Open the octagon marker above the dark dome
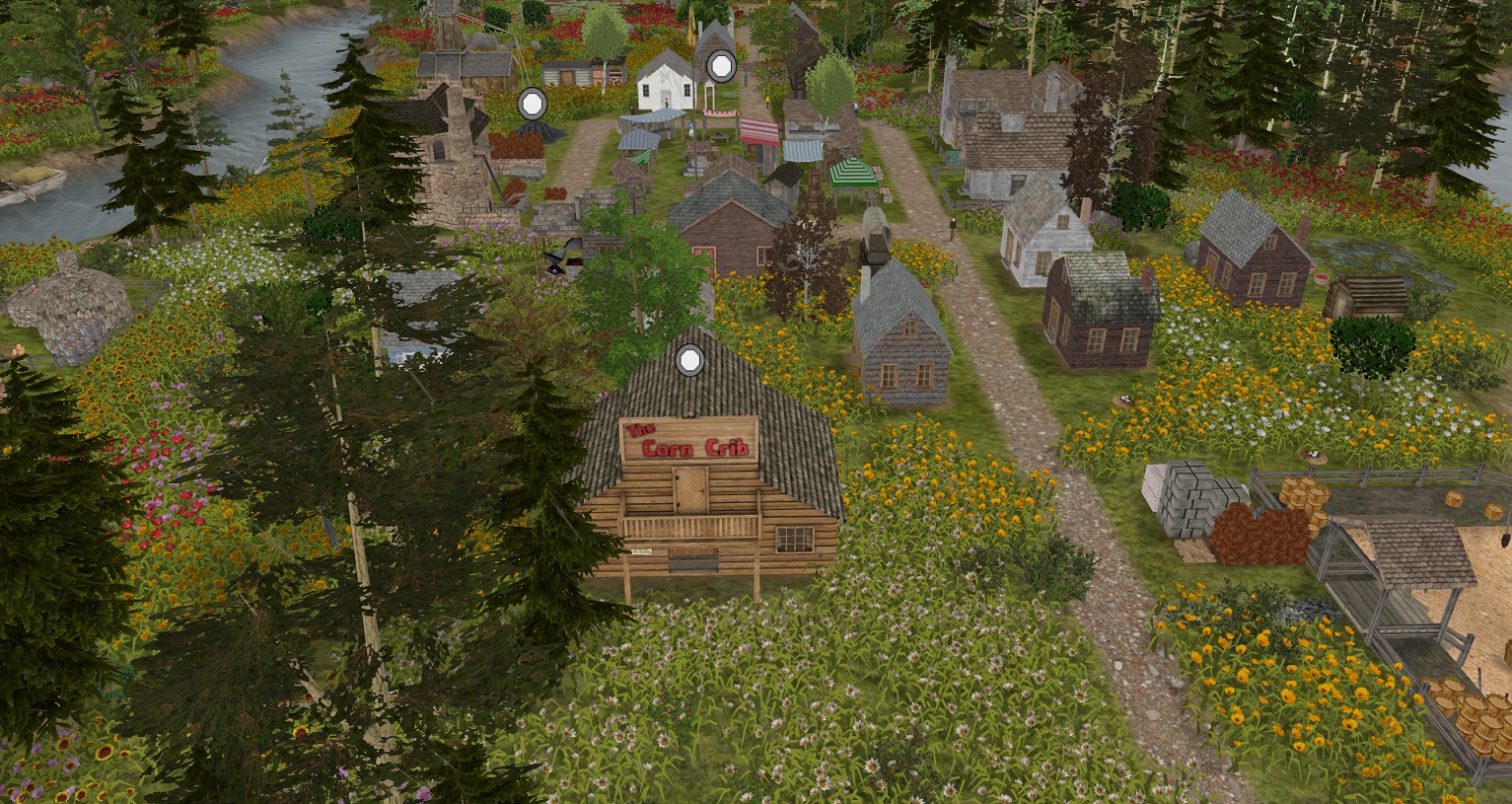This screenshot has width=1512, height=804. pyautogui.click(x=533, y=103)
